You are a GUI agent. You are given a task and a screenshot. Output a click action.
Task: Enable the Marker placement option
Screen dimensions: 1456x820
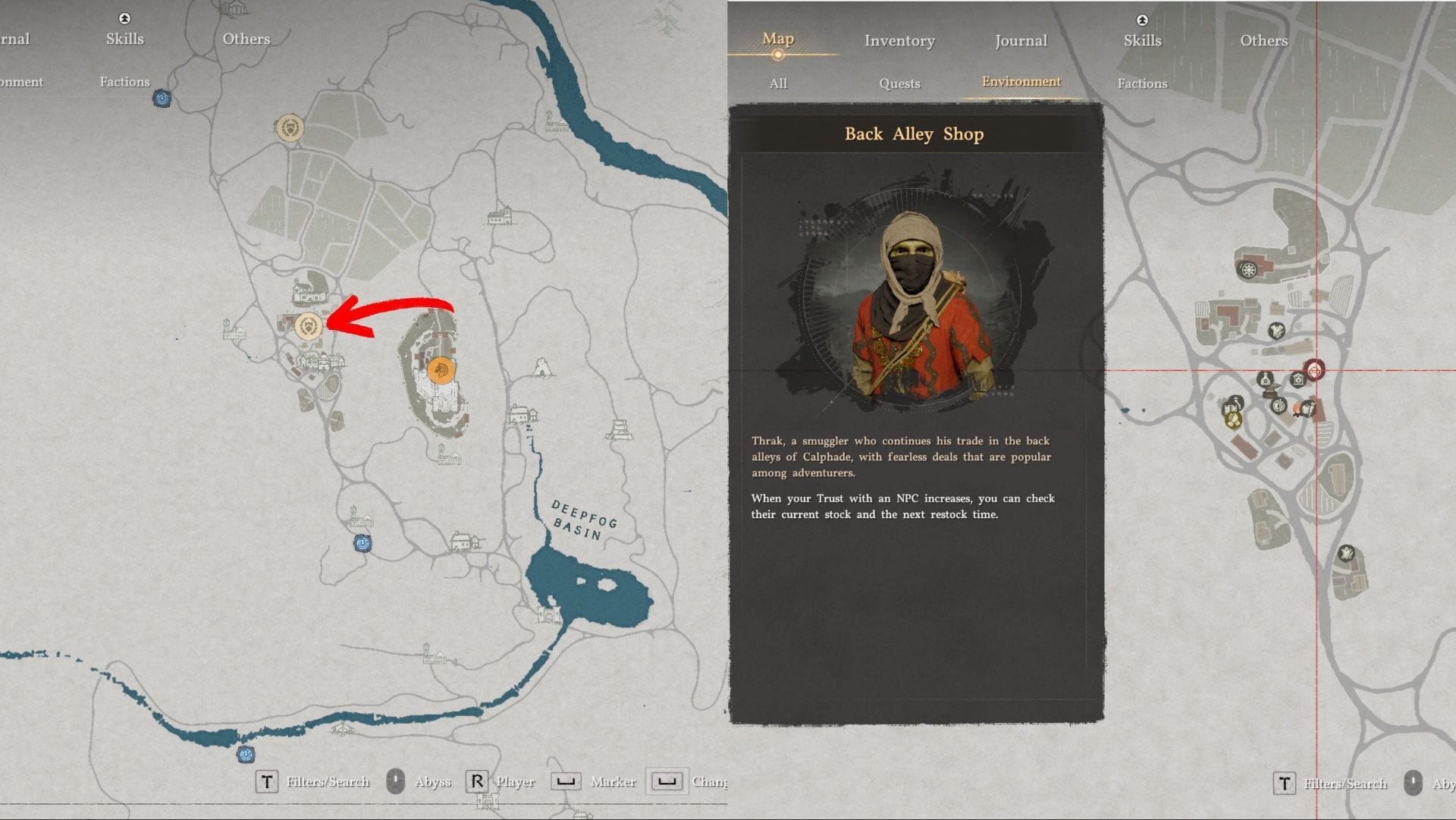pyautogui.click(x=566, y=781)
